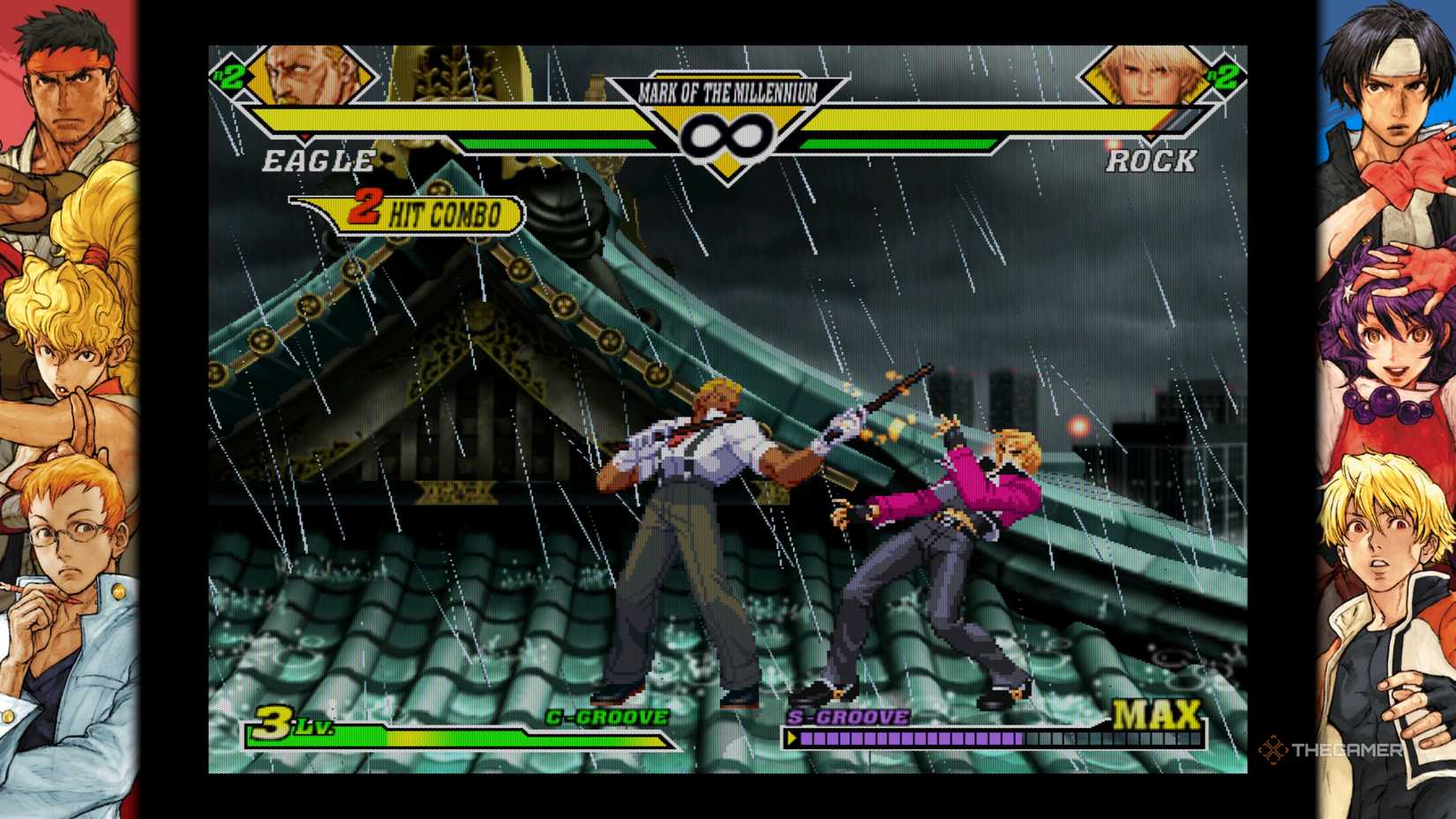Click the purple S-Groove charge bar
1456x819 pixels.
(909, 738)
